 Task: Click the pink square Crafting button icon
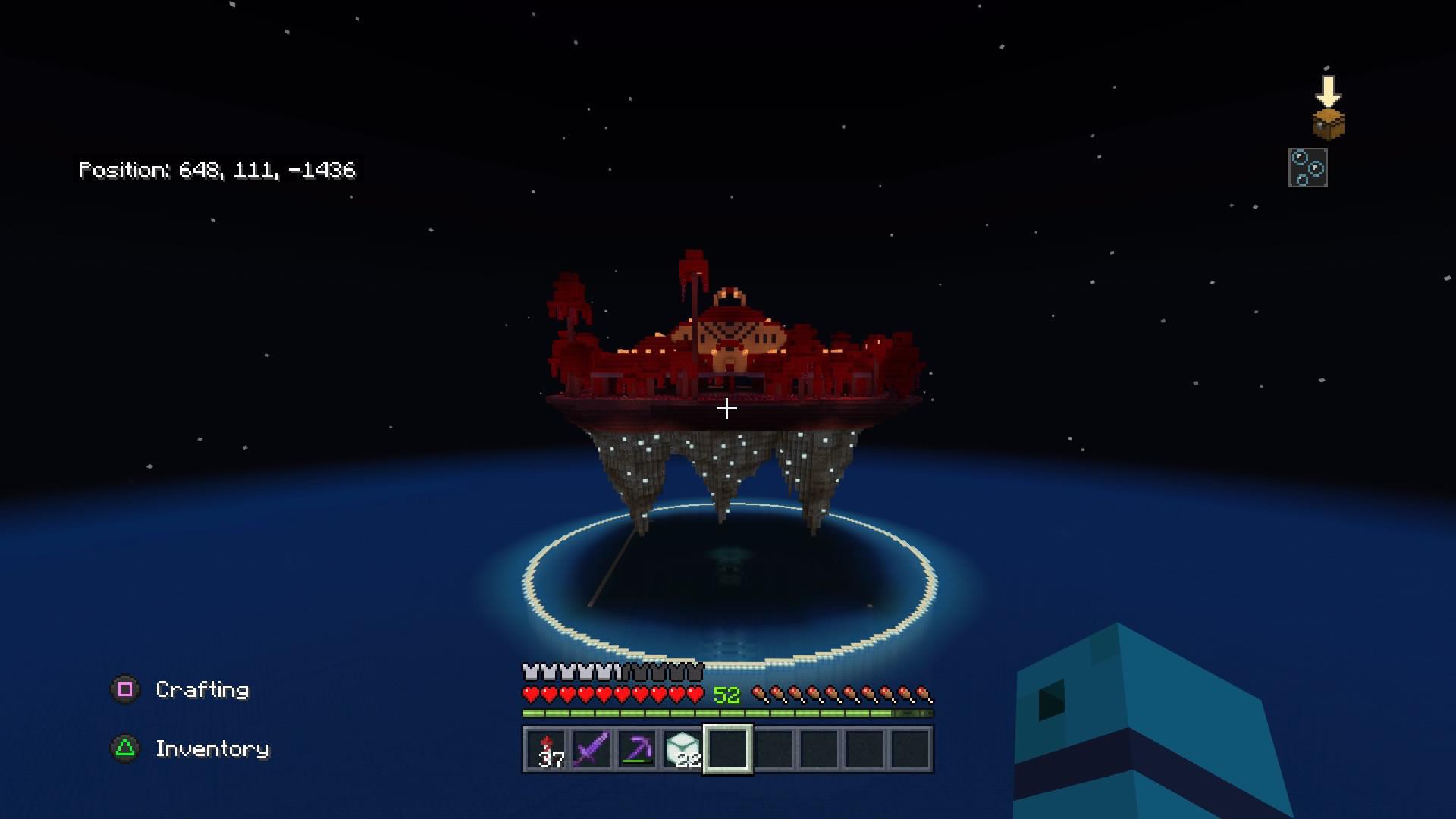click(x=126, y=690)
